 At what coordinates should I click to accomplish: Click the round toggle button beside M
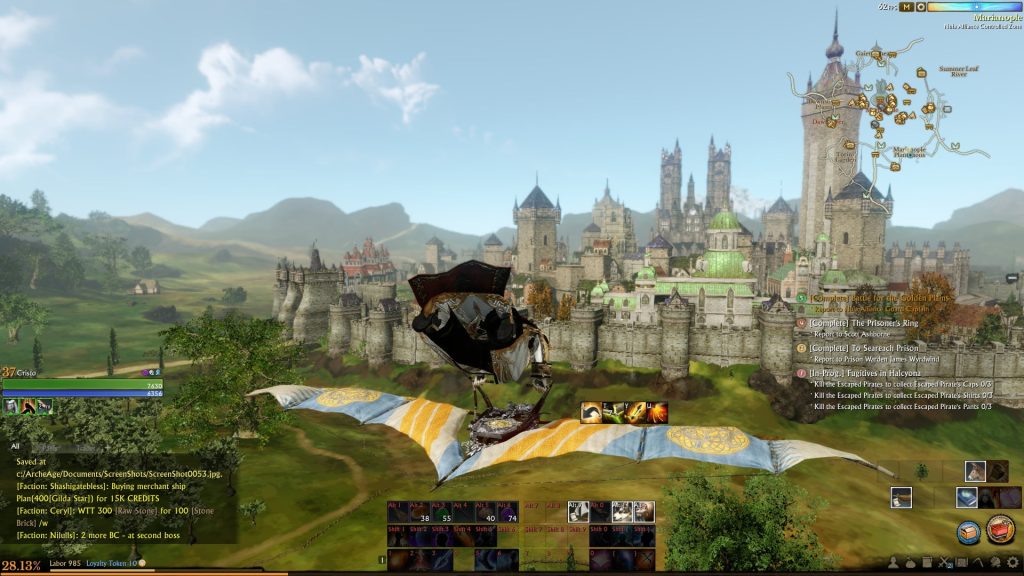[x=920, y=7]
